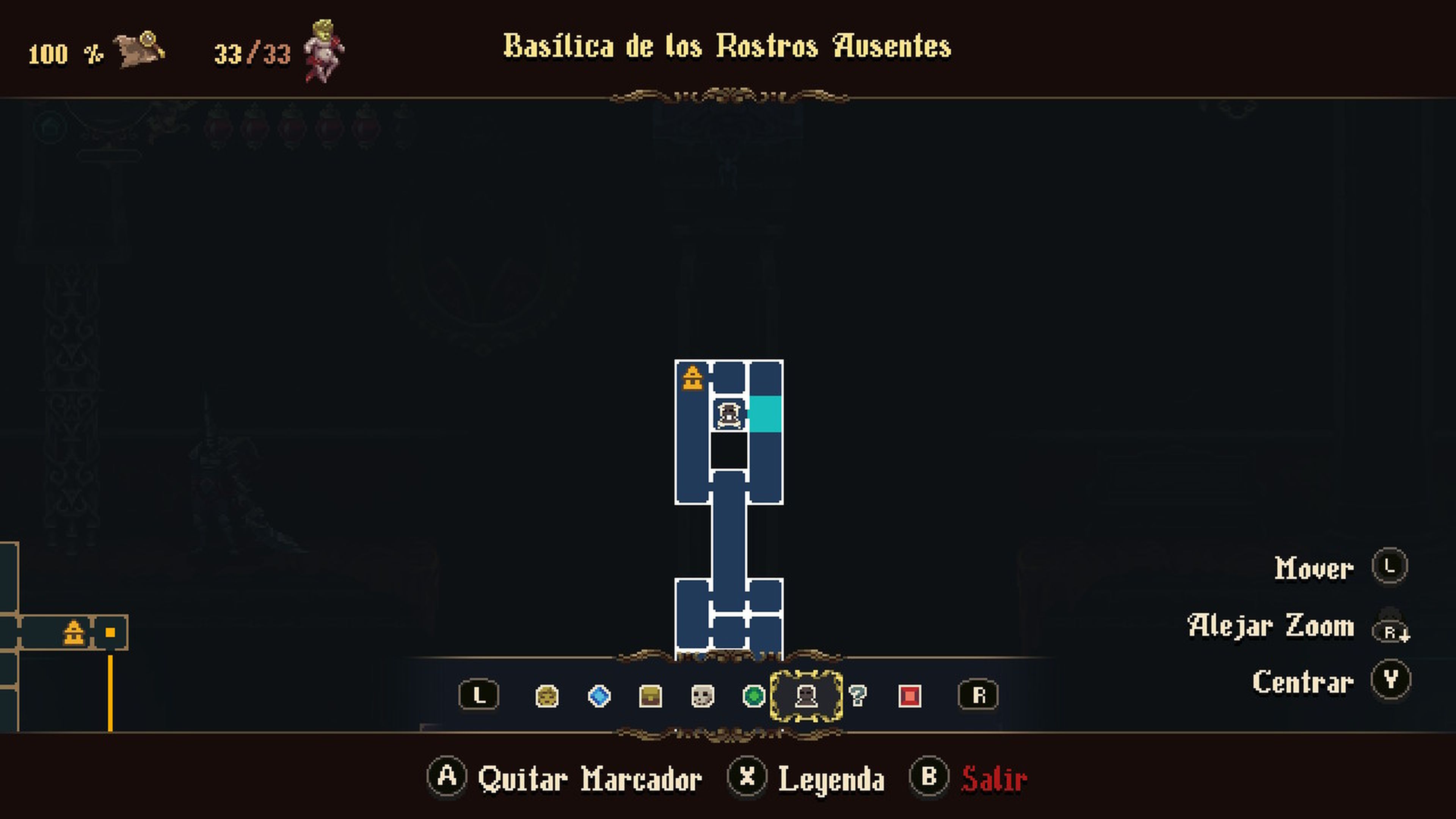Pick the treasure chest marker type
The height and width of the screenshot is (819, 1456).
650,696
